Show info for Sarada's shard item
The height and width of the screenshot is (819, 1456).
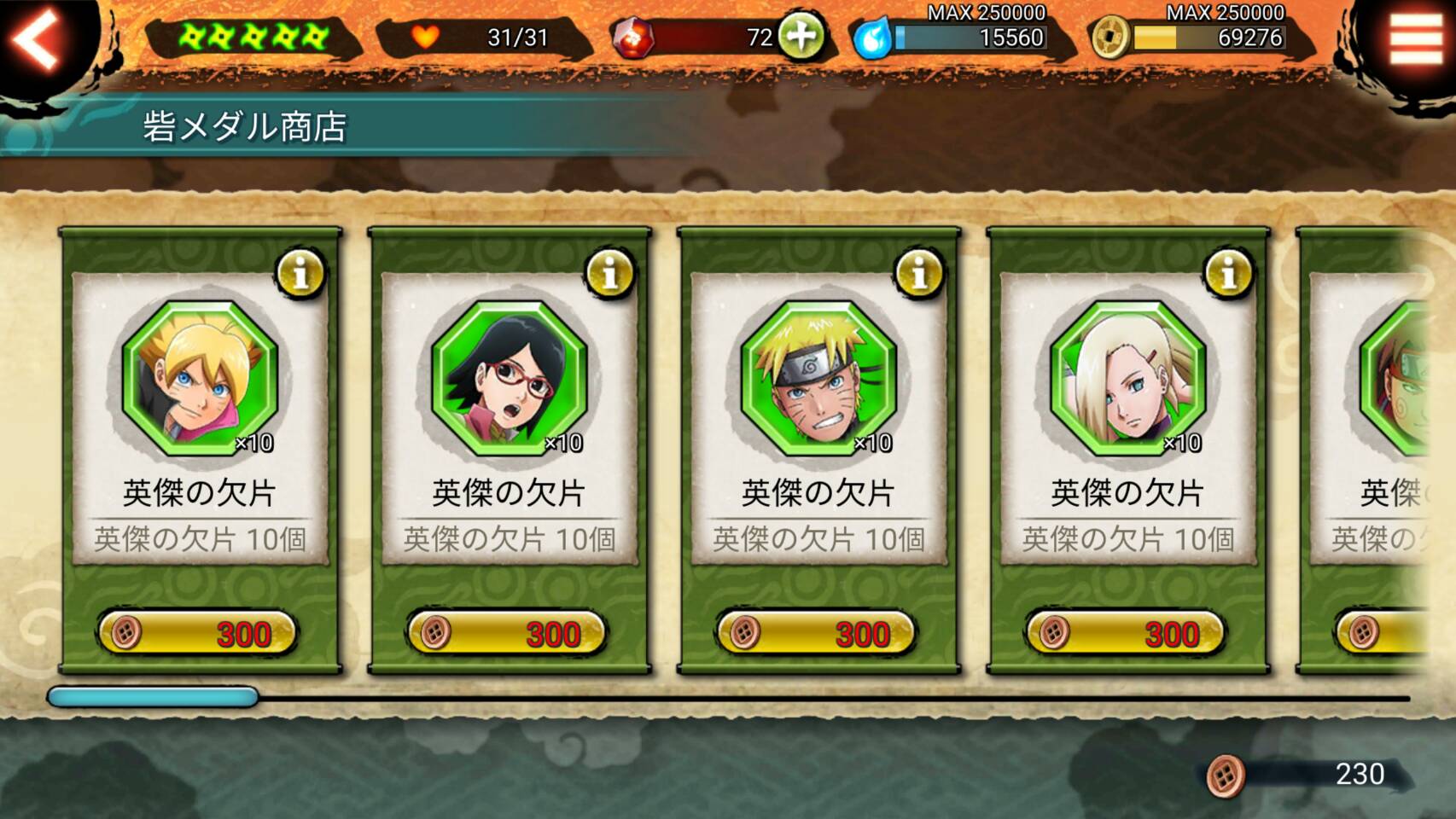click(x=609, y=274)
